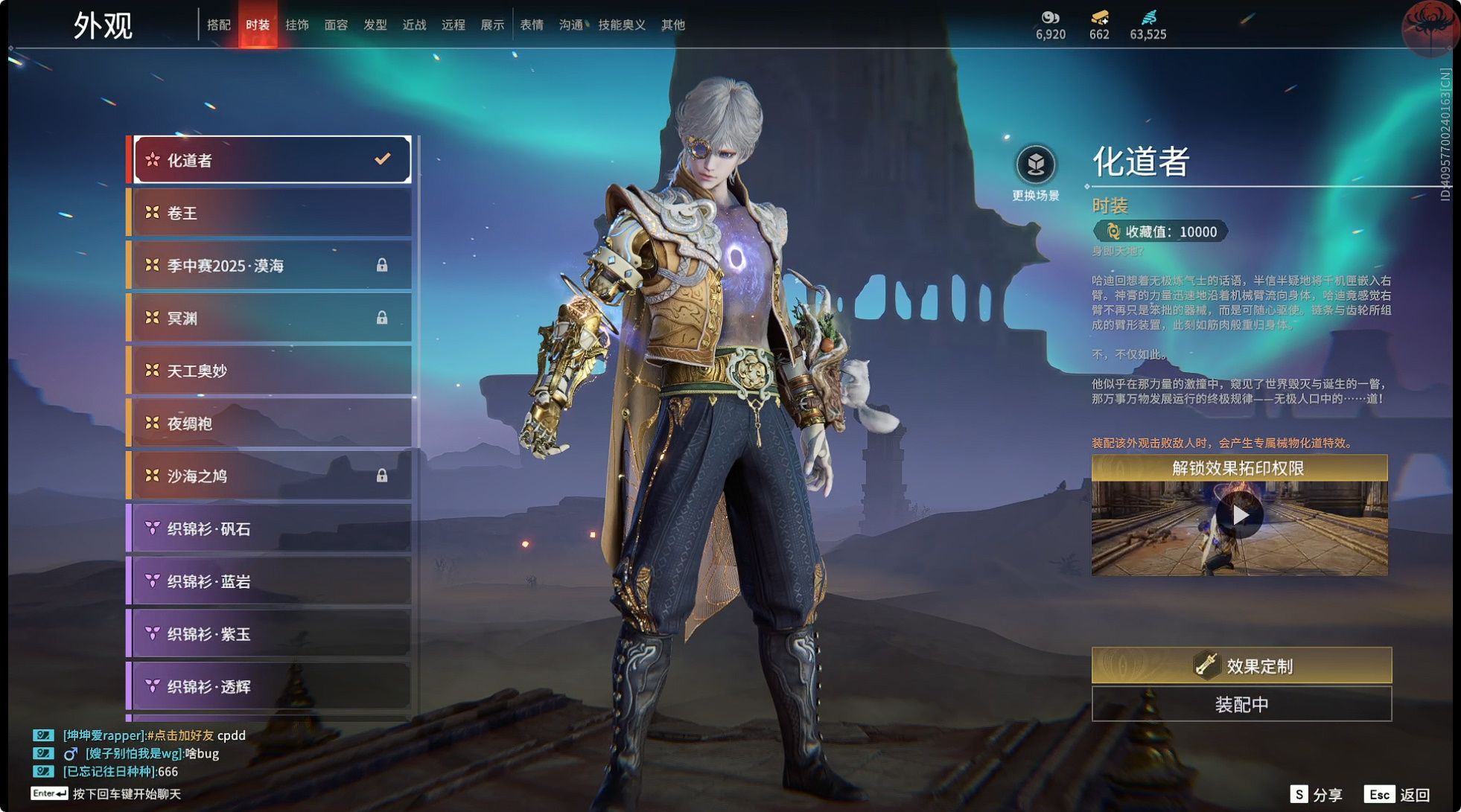
Task: Select the 冥渊 outfit entry
Action: point(271,318)
